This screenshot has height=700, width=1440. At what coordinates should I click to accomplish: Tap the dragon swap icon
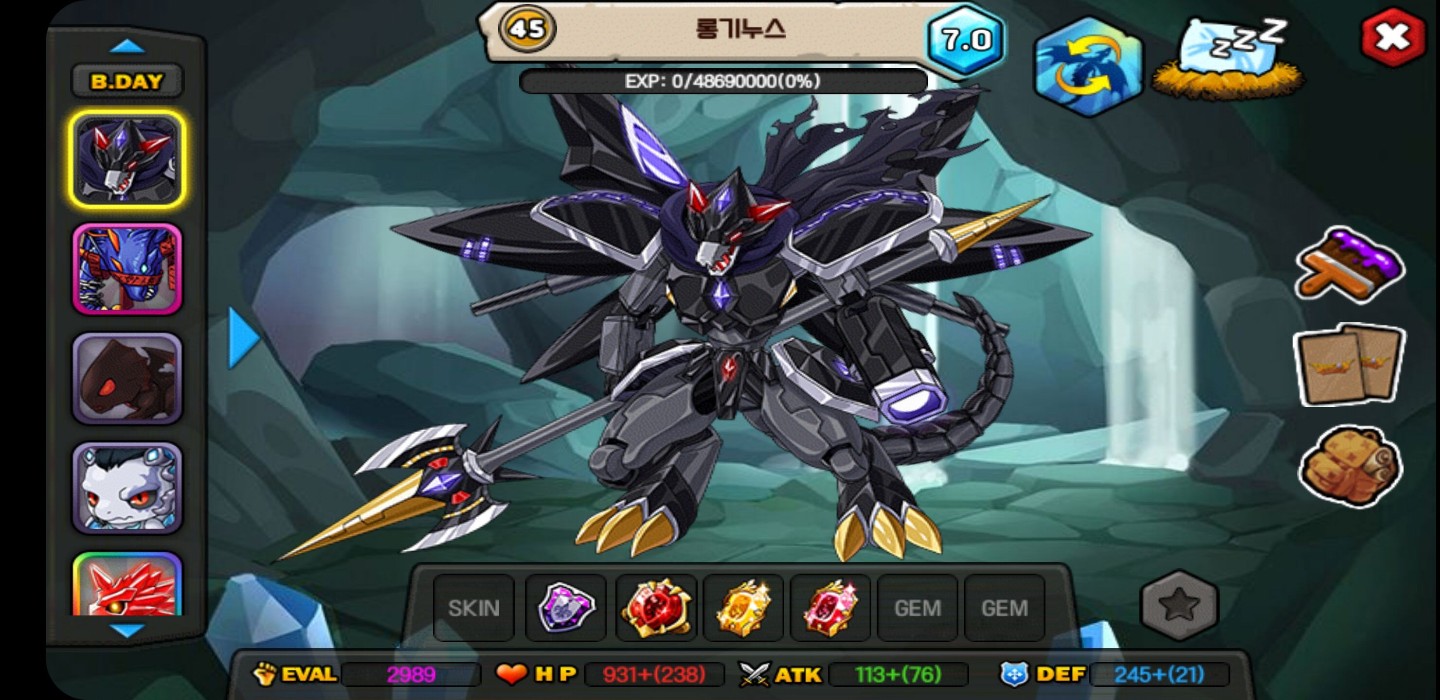tap(1088, 66)
